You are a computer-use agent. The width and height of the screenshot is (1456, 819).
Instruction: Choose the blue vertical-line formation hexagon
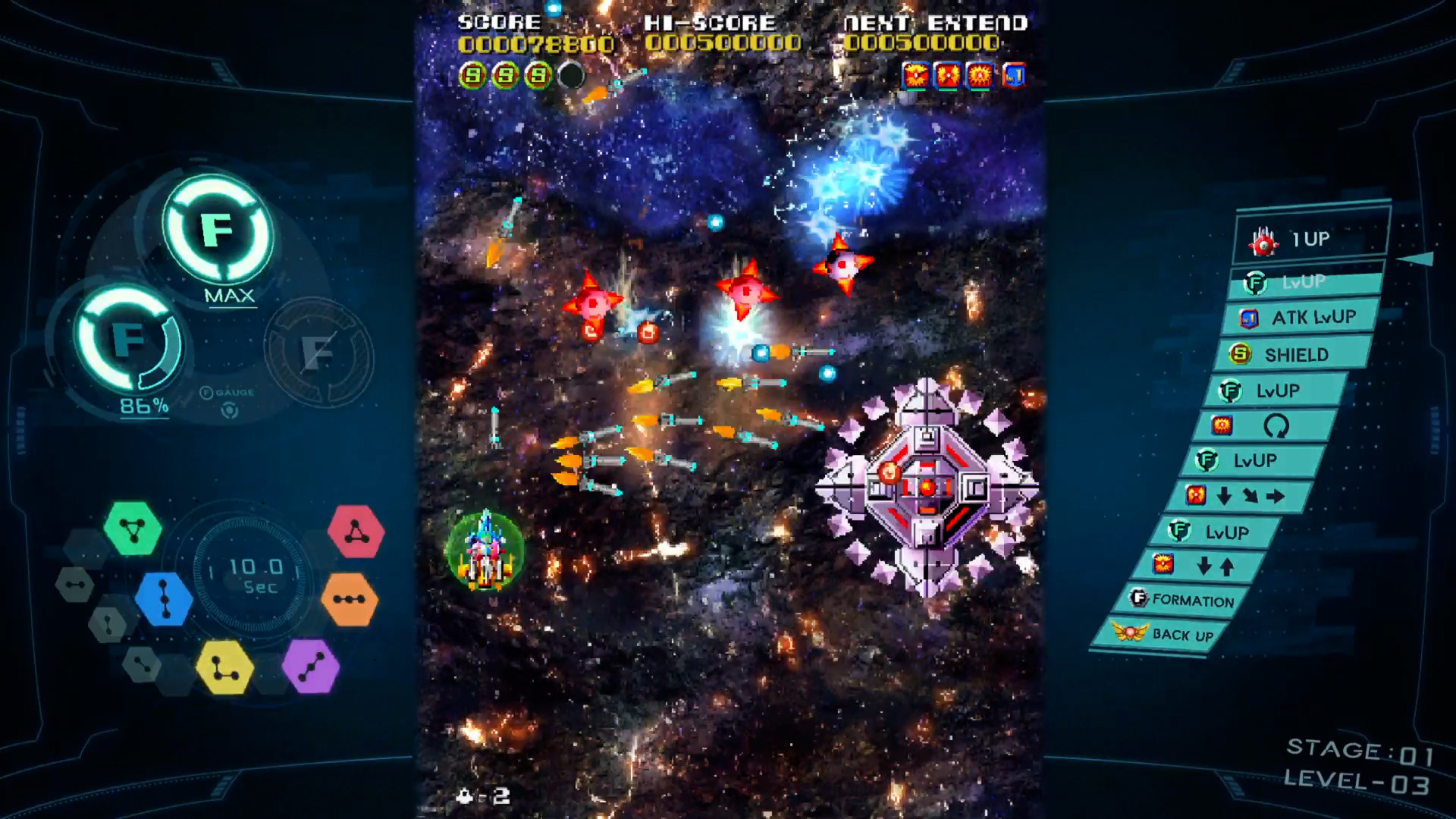163,599
